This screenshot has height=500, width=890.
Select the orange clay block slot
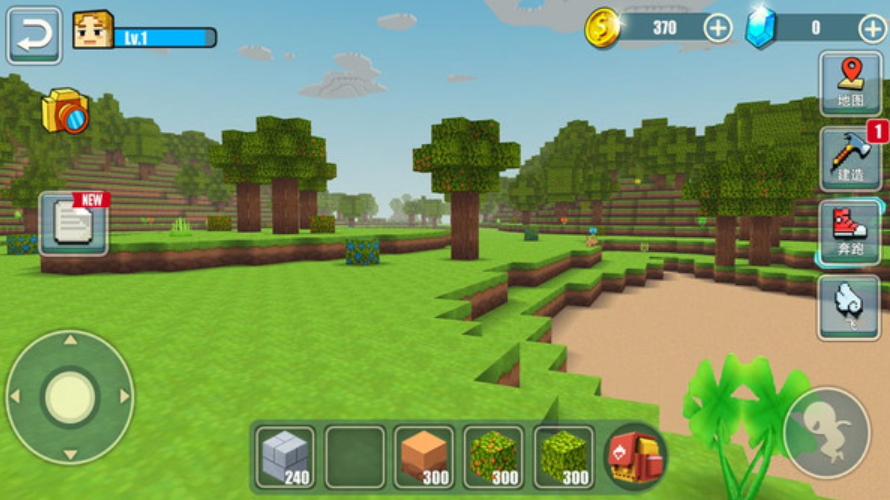pyautogui.click(x=424, y=457)
